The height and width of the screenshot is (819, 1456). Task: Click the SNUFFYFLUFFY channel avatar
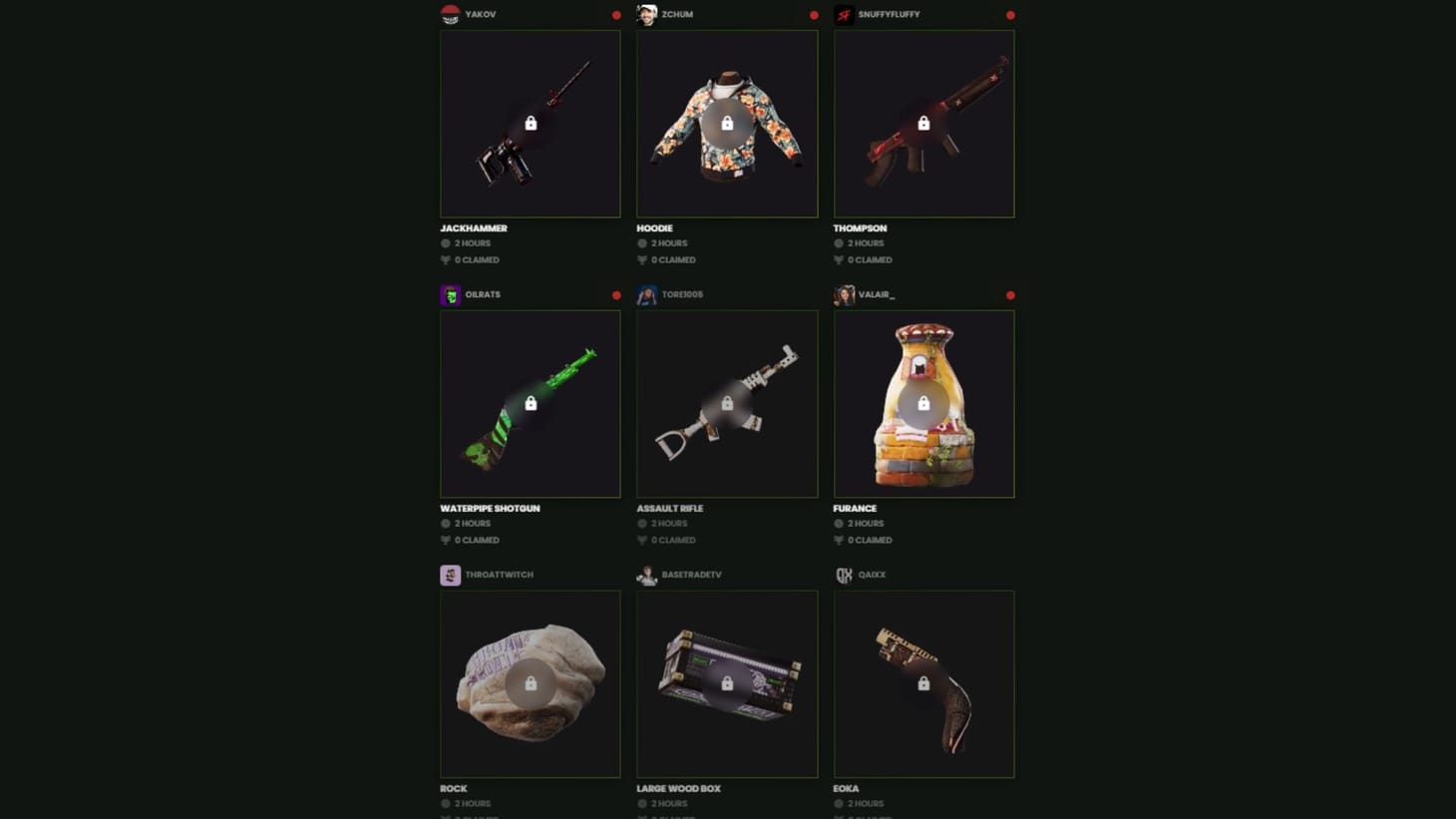click(844, 14)
